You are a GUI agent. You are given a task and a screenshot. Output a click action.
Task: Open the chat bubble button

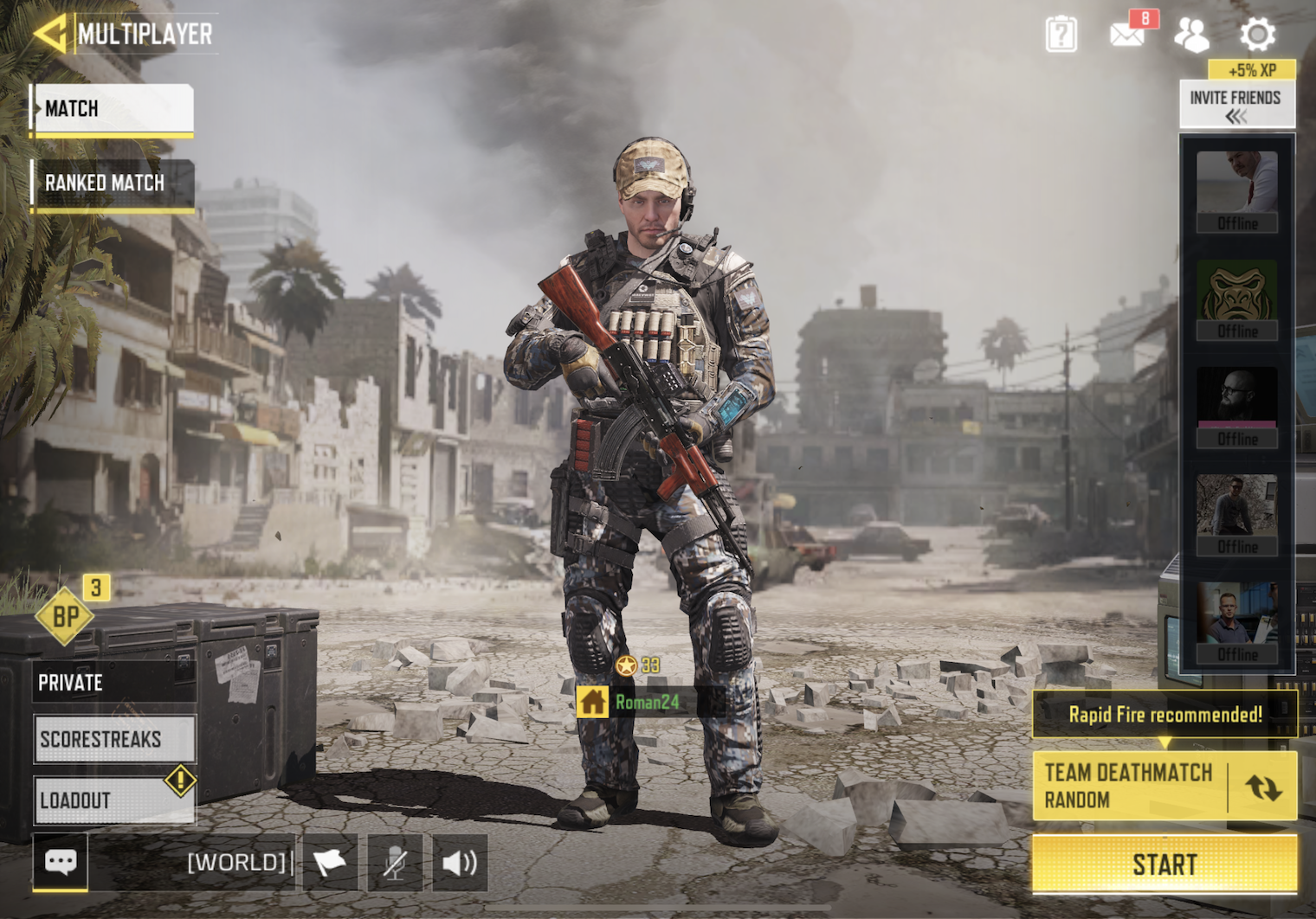click(61, 862)
